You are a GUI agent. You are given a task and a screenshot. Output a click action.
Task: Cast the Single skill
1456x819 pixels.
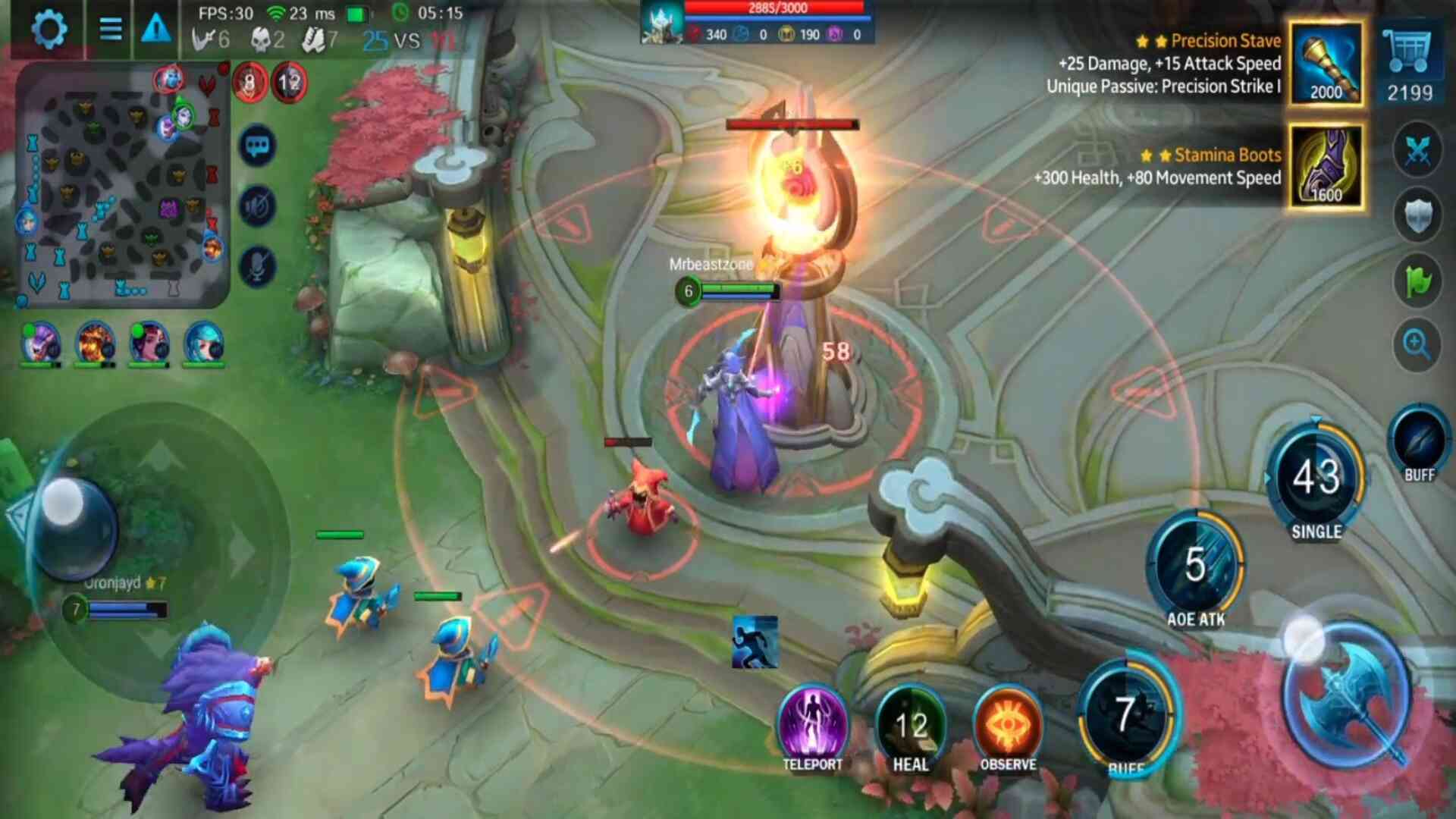[x=1316, y=478]
